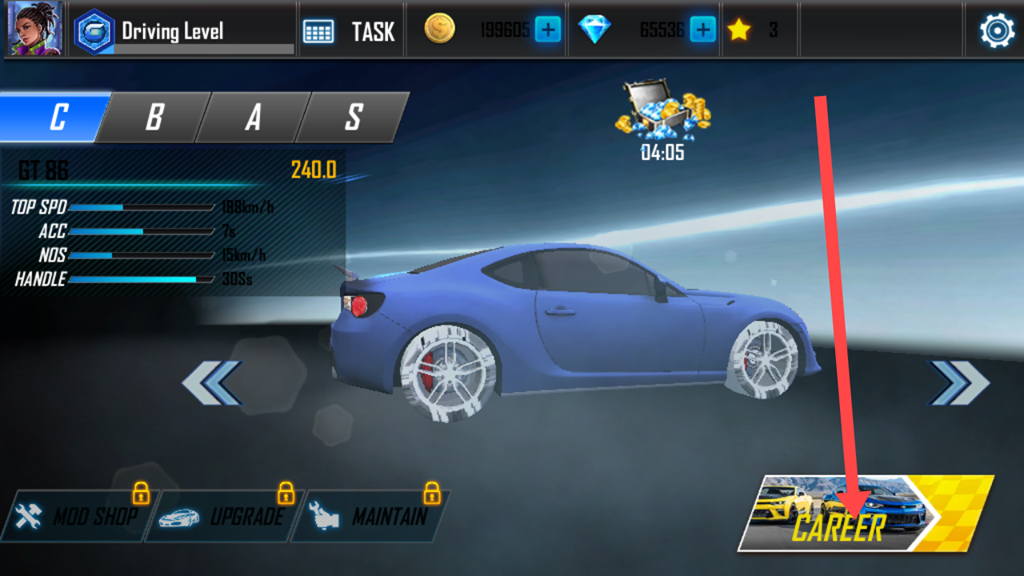Open the locked Maintain menu
This screenshot has height=576, width=1024.
(371, 517)
